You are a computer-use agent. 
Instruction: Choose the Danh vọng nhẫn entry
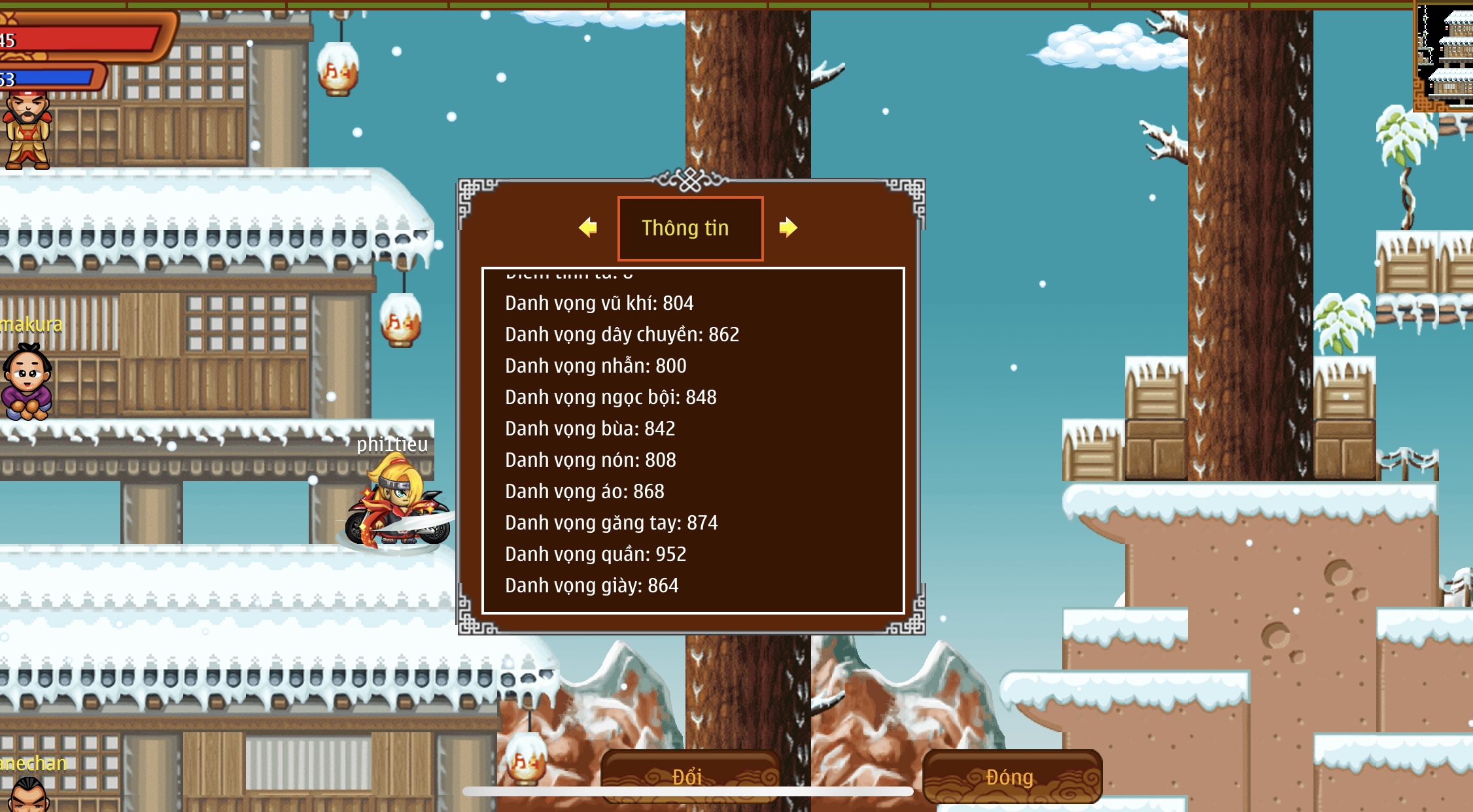tap(596, 366)
